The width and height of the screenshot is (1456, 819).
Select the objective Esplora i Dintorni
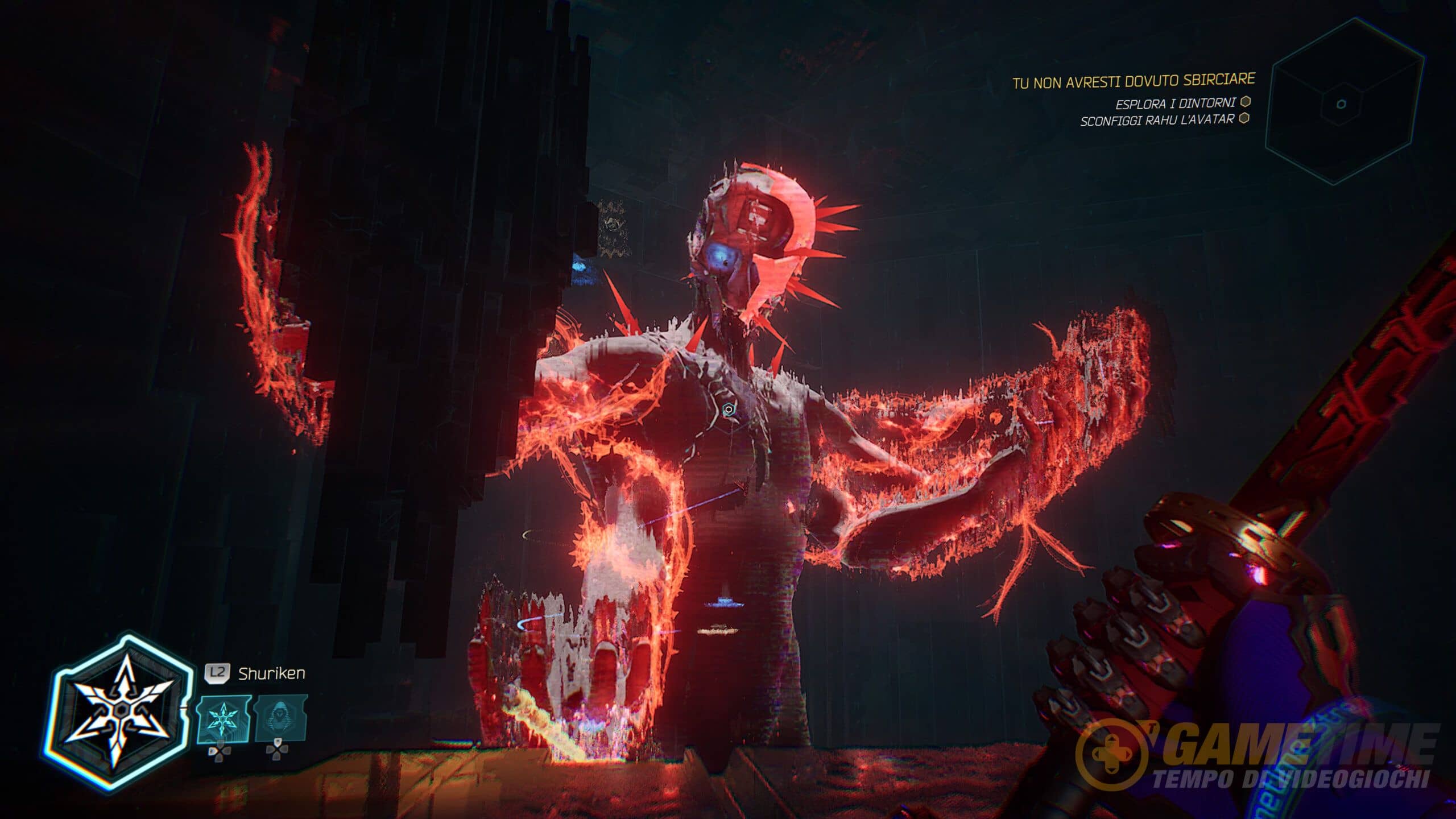1175,104
